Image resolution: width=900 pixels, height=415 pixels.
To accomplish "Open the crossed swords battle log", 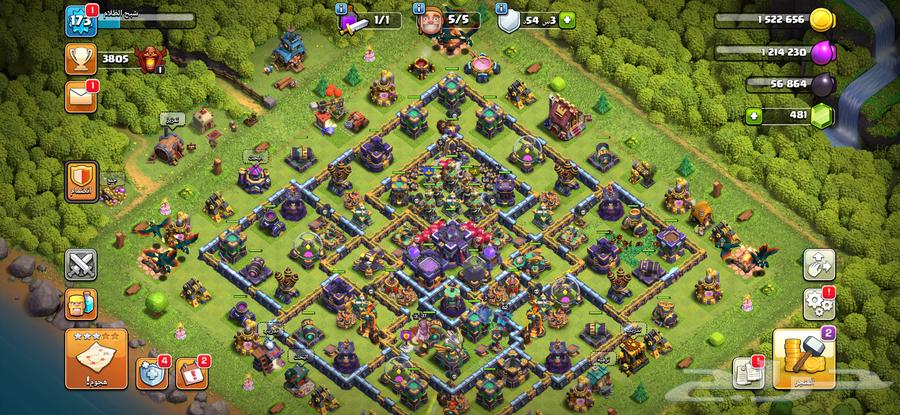I will (81, 264).
